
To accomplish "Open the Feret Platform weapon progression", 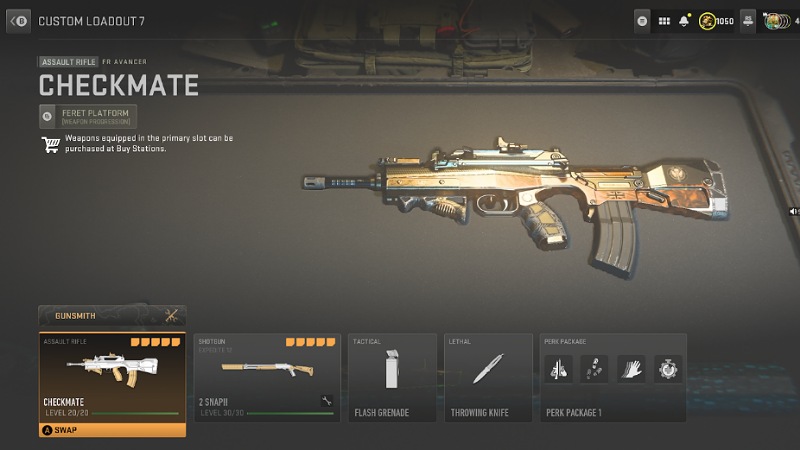I will pyautogui.click(x=88, y=116).
